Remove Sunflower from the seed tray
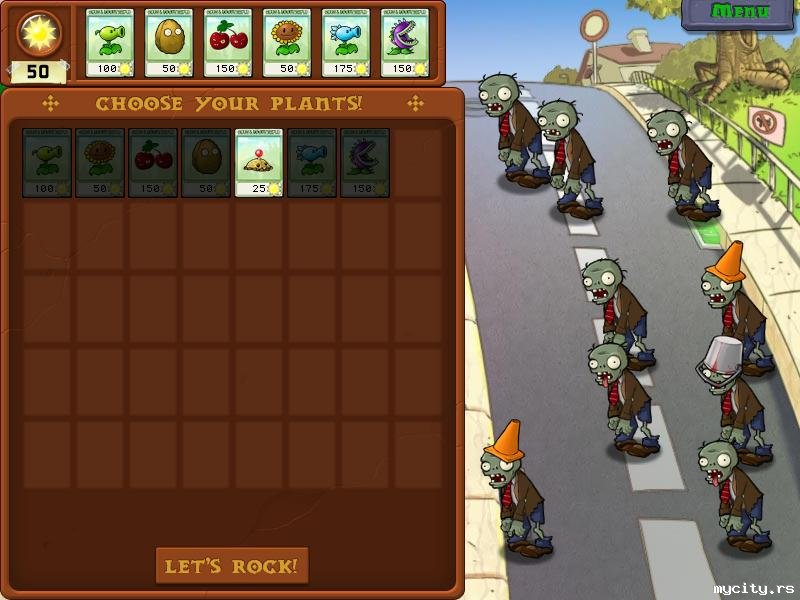The height and width of the screenshot is (600, 800). coord(288,42)
